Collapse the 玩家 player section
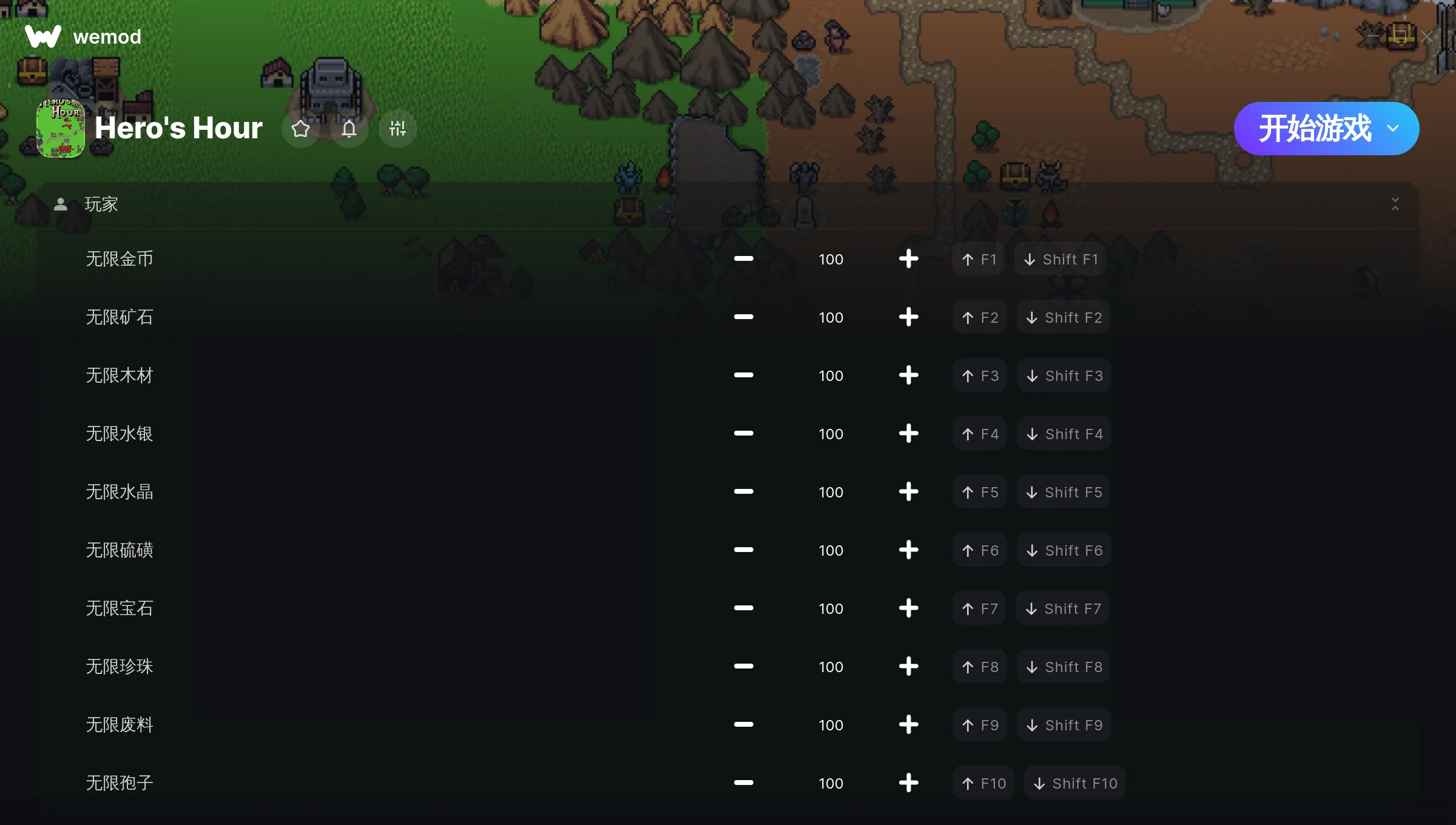1456x825 pixels. (x=1395, y=204)
